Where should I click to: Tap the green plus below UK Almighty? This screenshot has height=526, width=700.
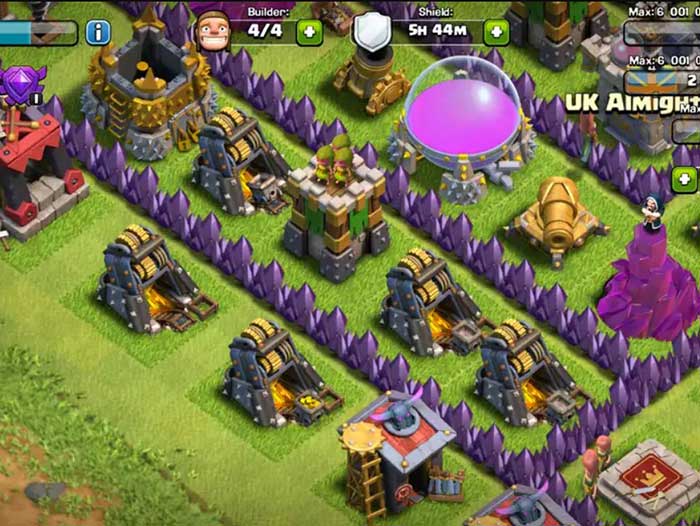pyautogui.click(x=684, y=180)
